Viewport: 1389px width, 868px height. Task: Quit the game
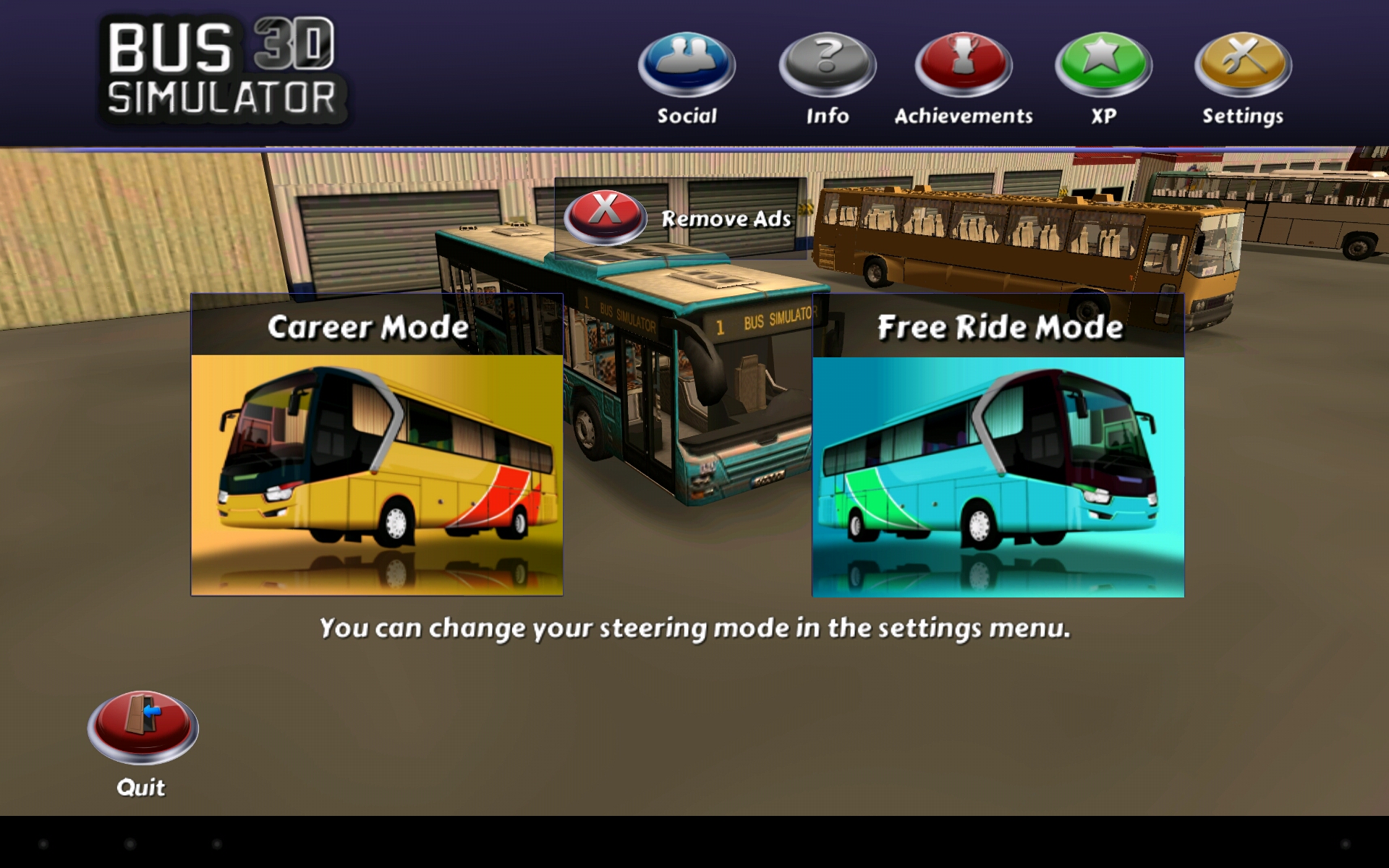tap(143, 727)
